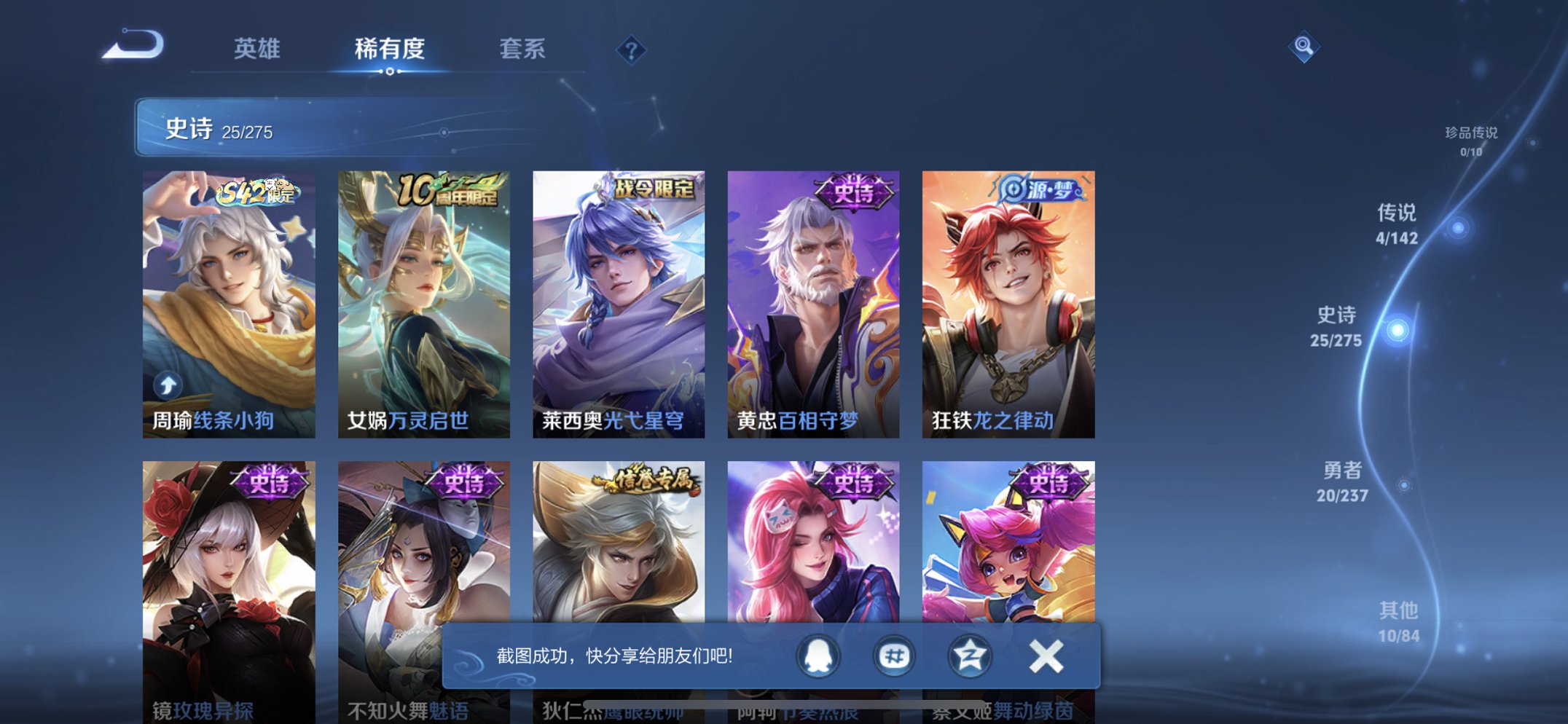Click the question mark help icon
The width and height of the screenshot is (1568, 724).
tap(632, 50)
